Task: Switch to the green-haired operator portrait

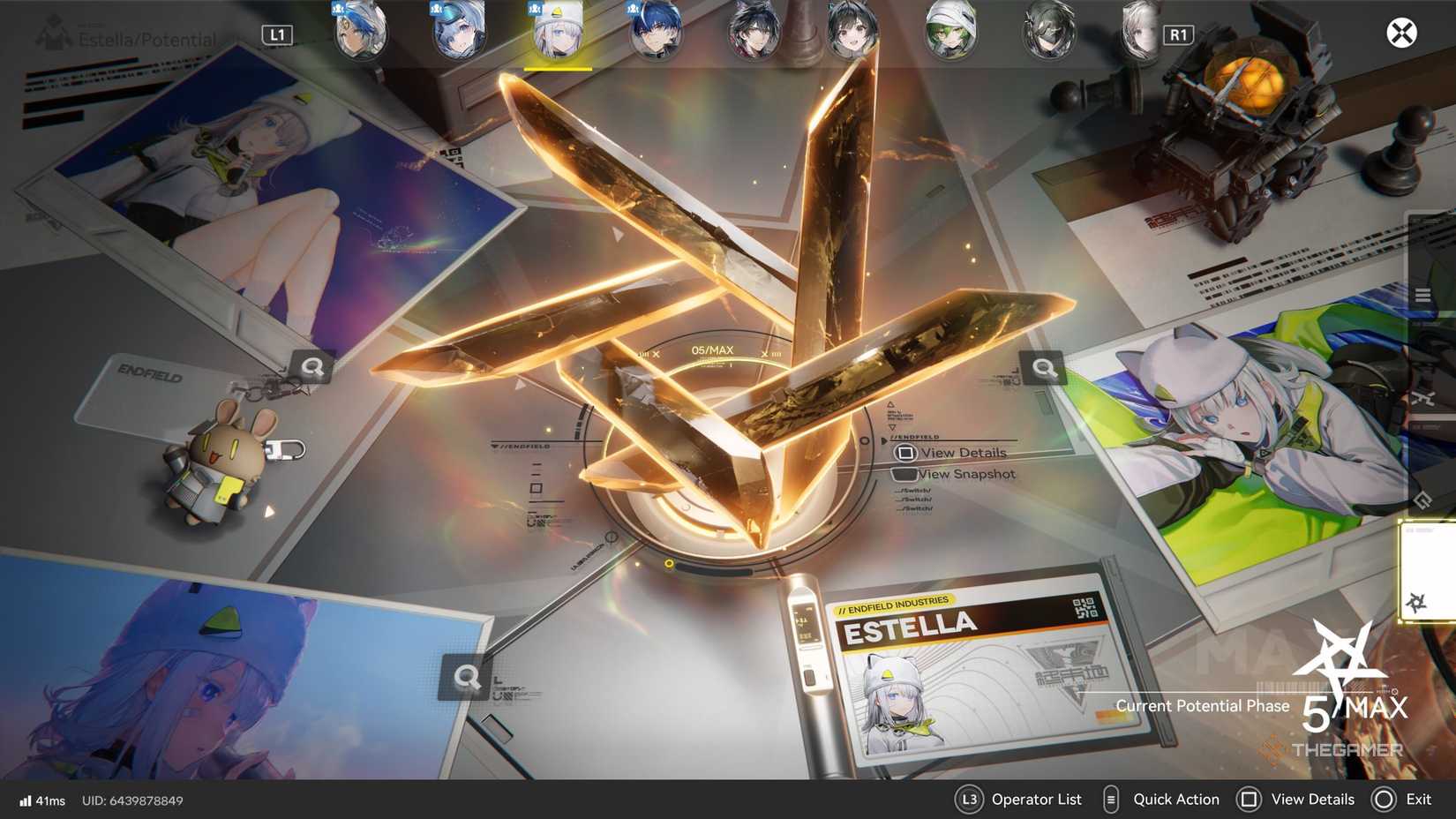Action: [951, 32]
